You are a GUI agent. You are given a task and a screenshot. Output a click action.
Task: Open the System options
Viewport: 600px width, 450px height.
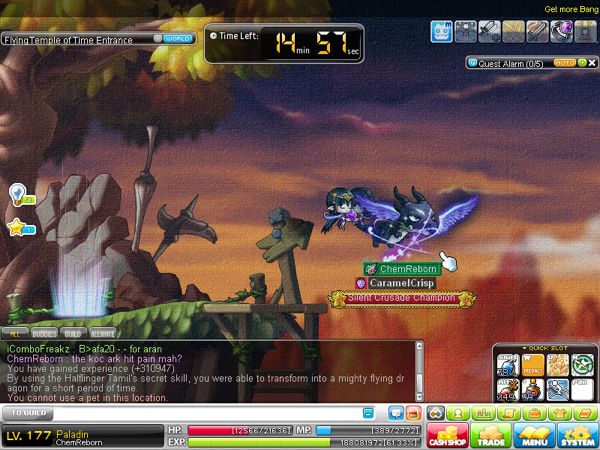577,436
